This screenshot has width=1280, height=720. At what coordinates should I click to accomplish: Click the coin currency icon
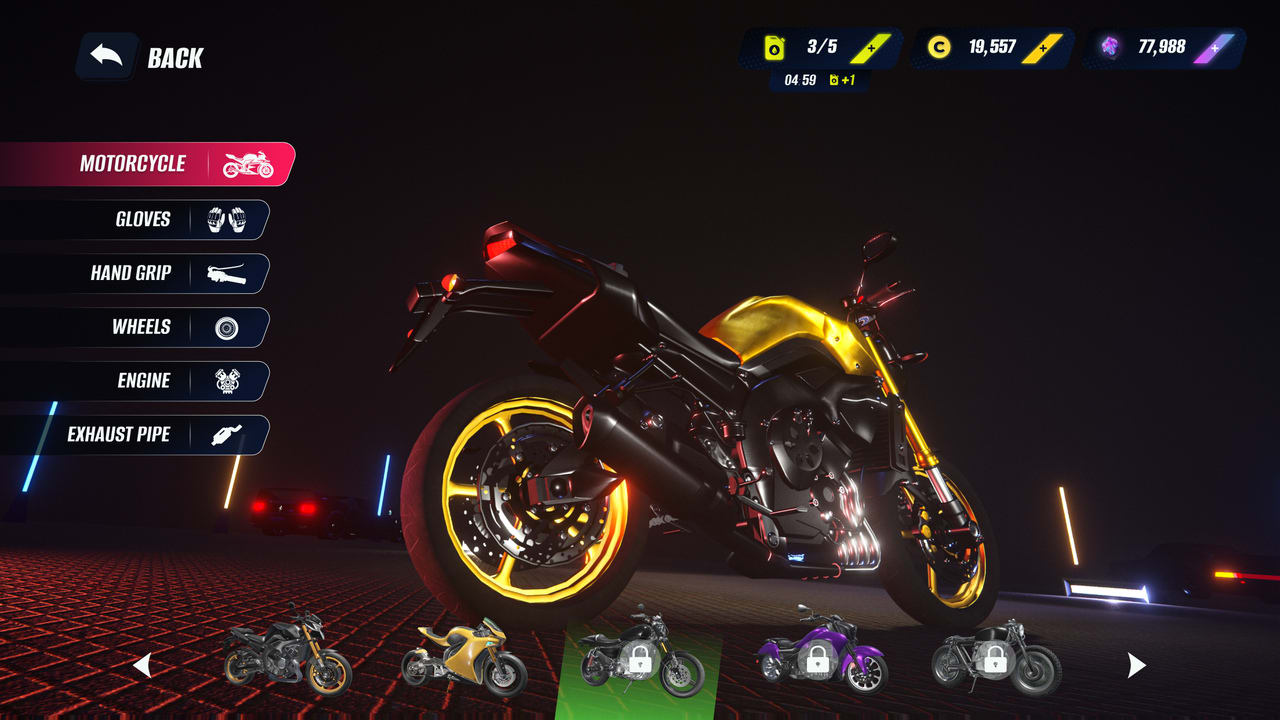938,45
